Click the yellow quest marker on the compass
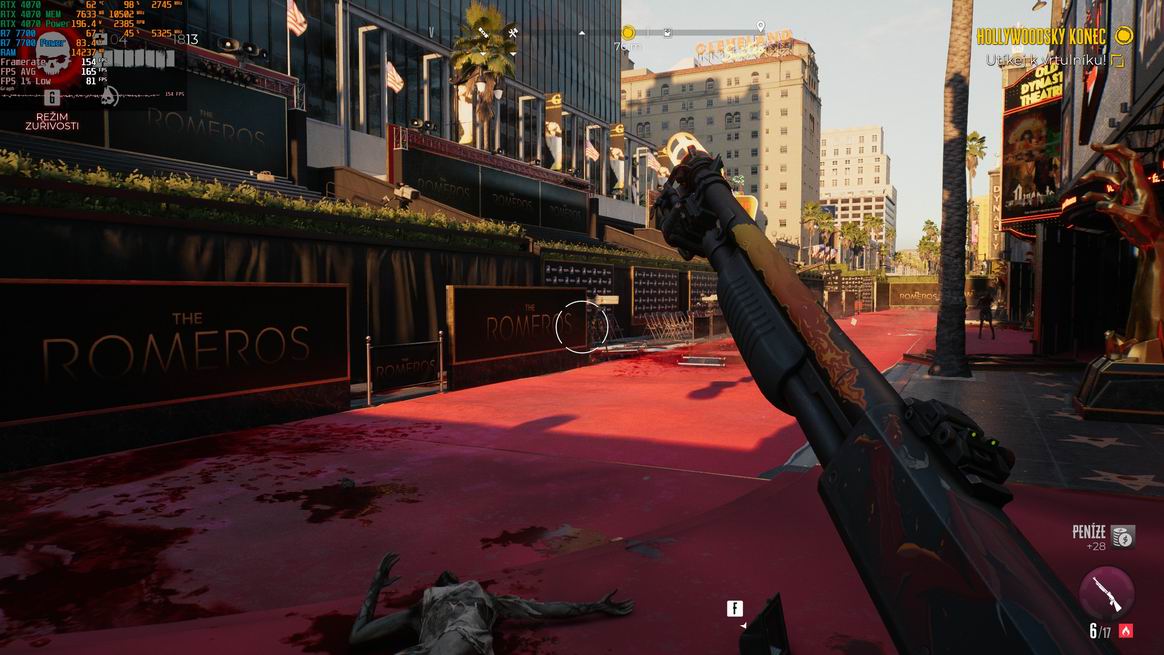This screenshot has width=1164, height=655. (628, 33)
